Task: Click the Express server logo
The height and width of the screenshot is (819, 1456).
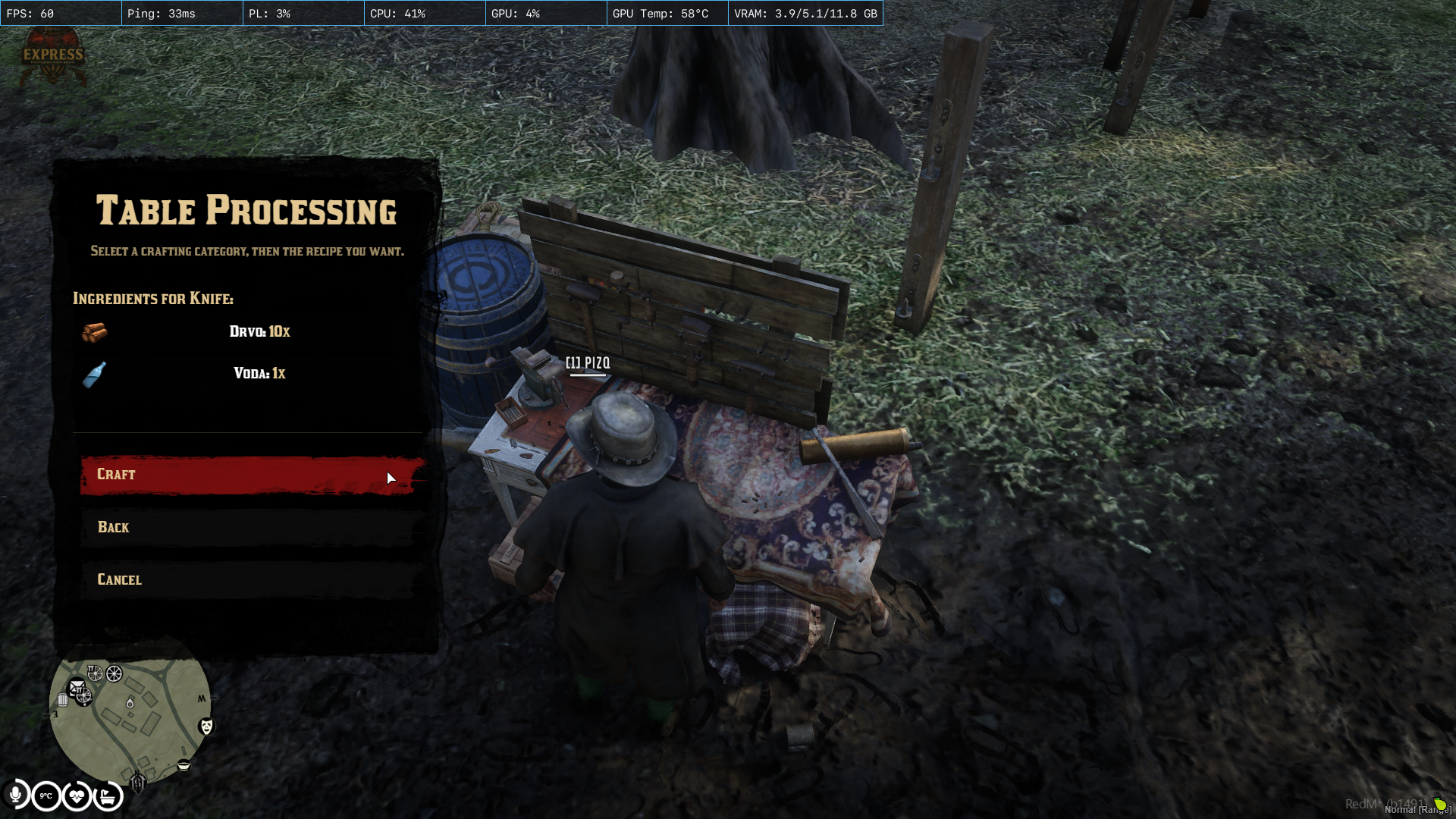Action: click(x=52, y=55)
